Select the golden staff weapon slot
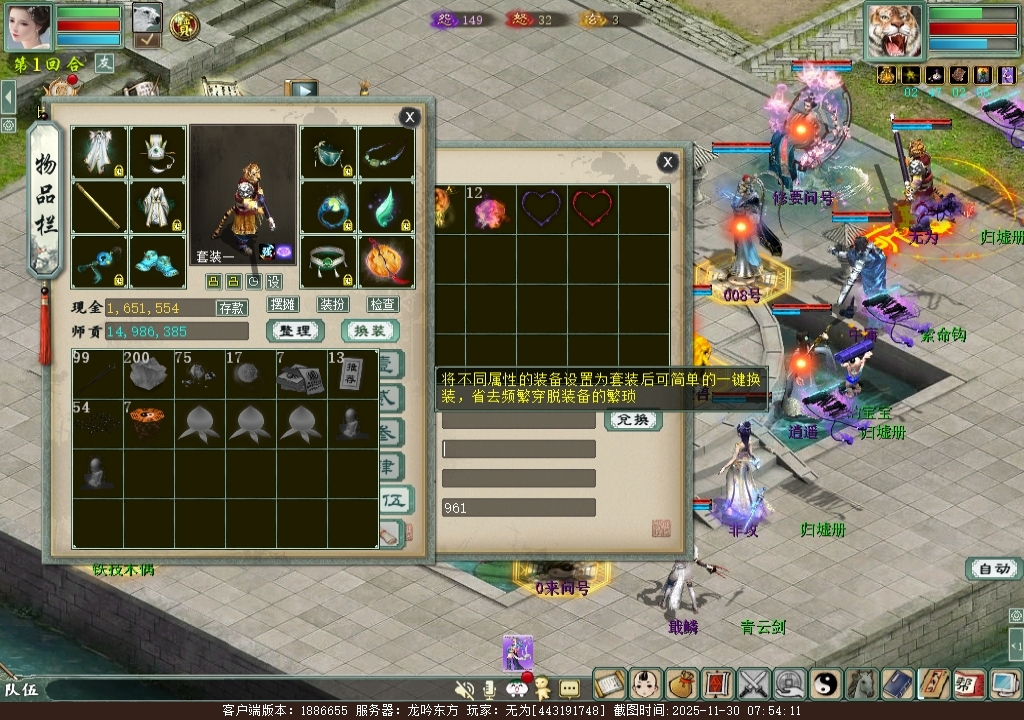This screenshot has height=720, width=1024. pos(99,207)
